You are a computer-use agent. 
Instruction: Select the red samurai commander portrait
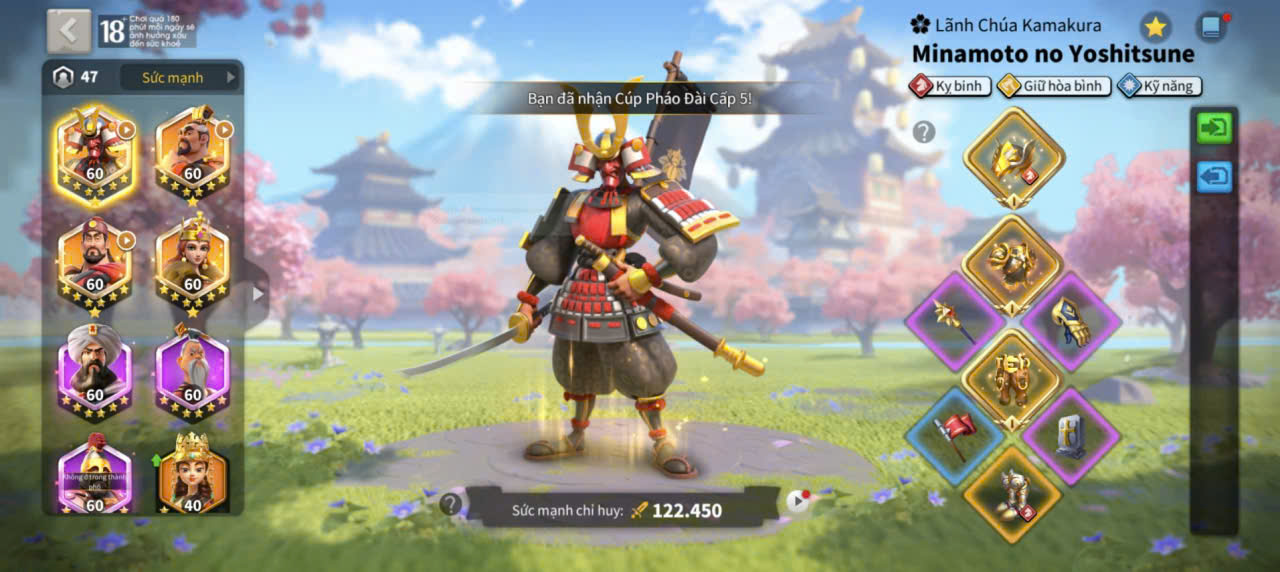[94, 153]
